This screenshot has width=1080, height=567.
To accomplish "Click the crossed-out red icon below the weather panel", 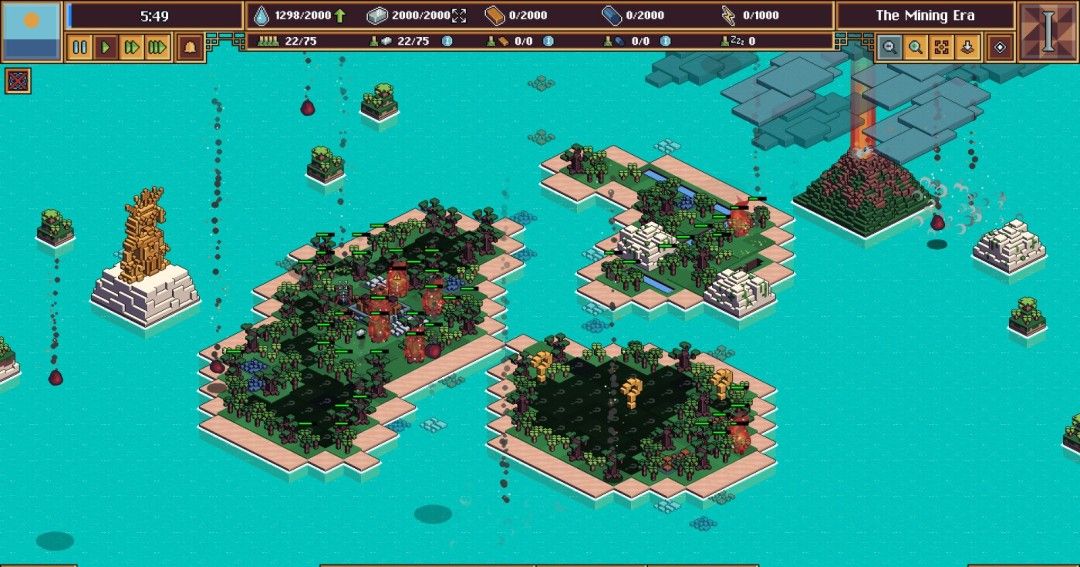I will [17, 81].
